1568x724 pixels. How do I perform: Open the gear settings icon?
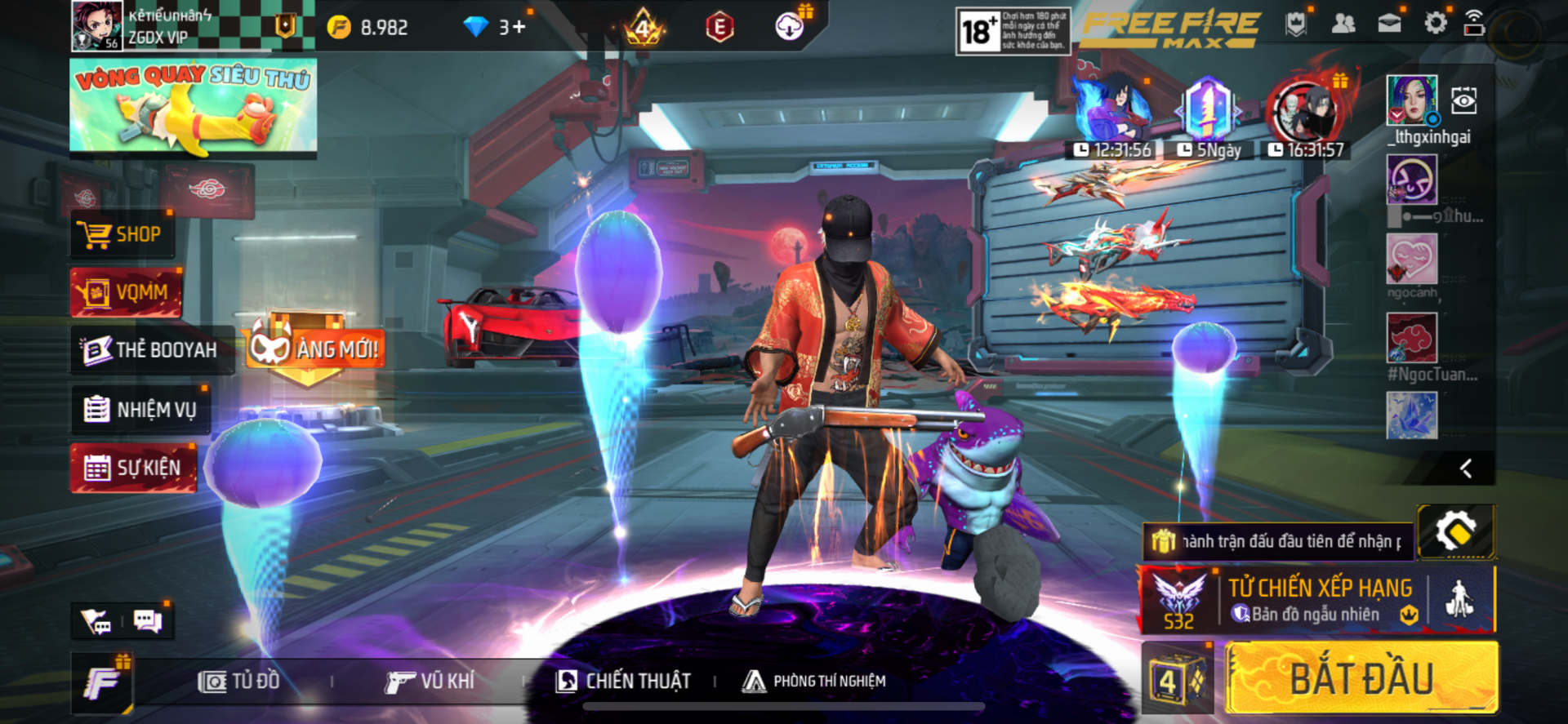point(1435,23)
